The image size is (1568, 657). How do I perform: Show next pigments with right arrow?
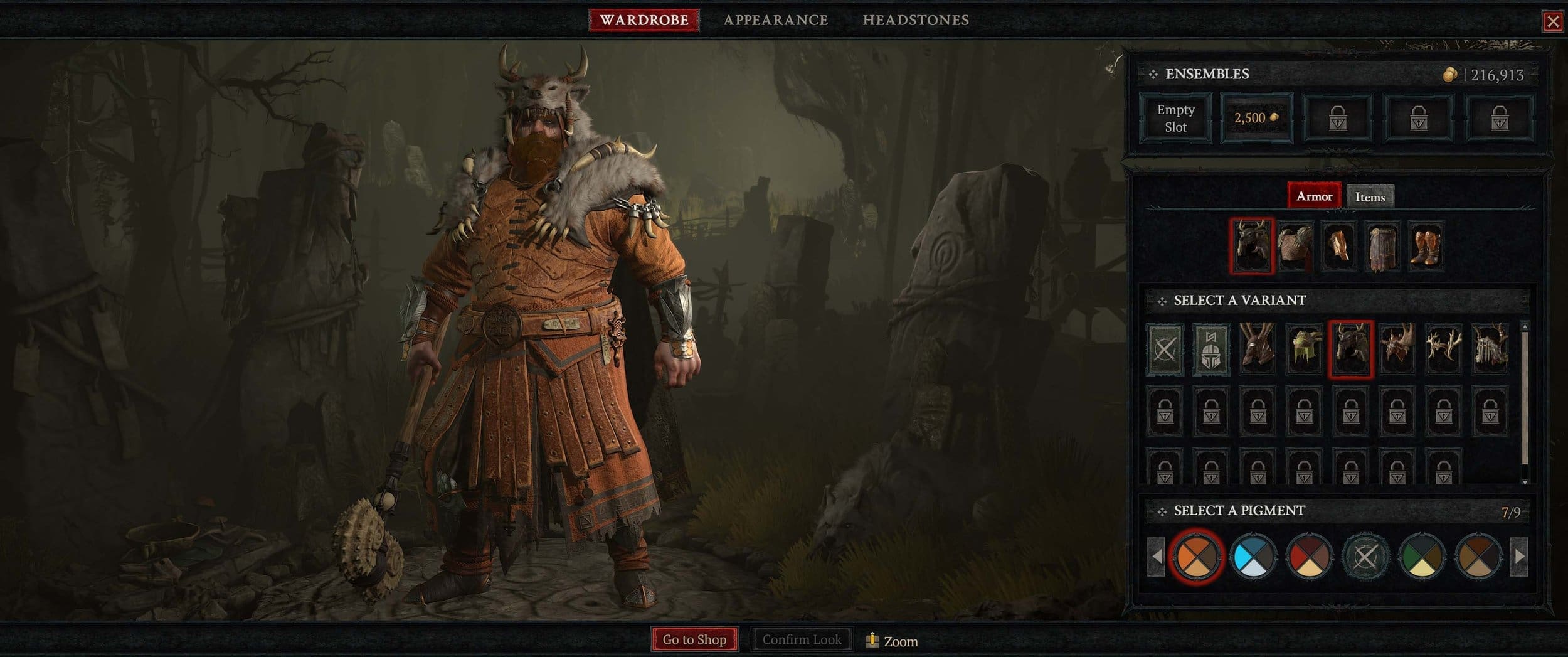coord(1518,556)
